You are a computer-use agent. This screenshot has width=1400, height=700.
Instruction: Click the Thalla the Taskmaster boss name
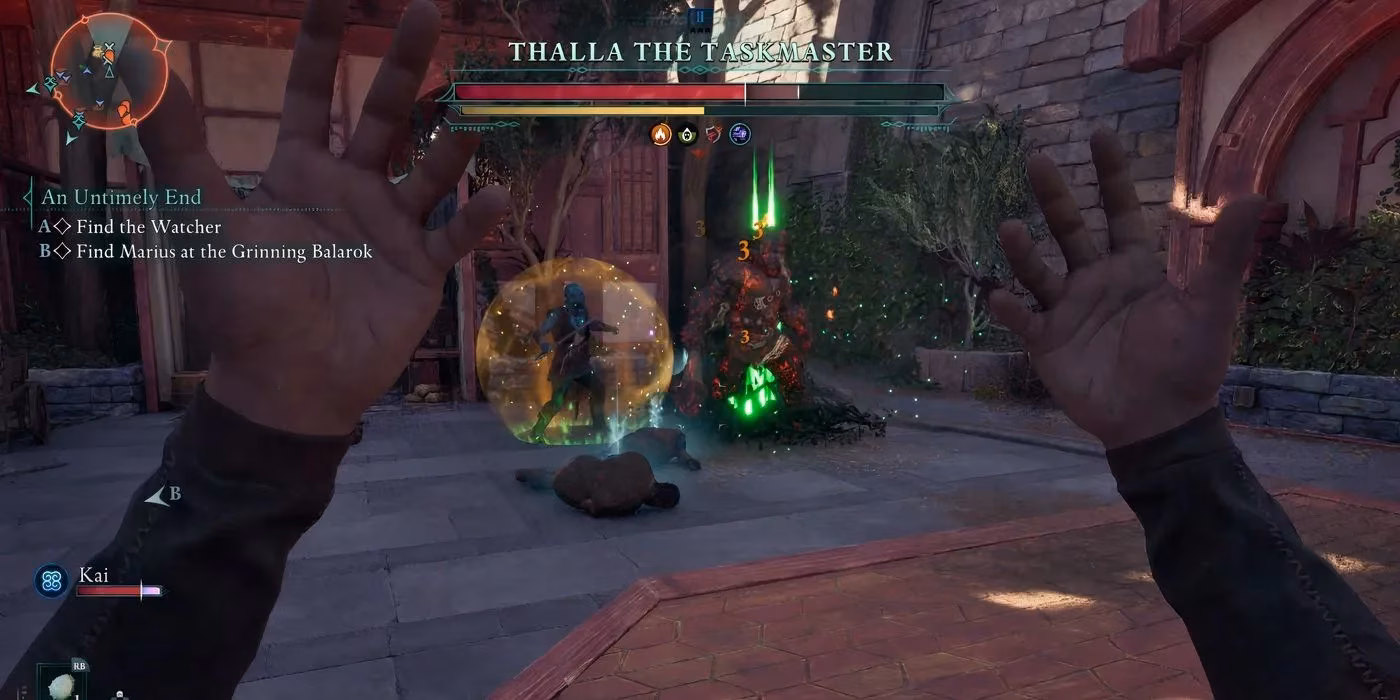pyautogui.click(x=700, y=52)
